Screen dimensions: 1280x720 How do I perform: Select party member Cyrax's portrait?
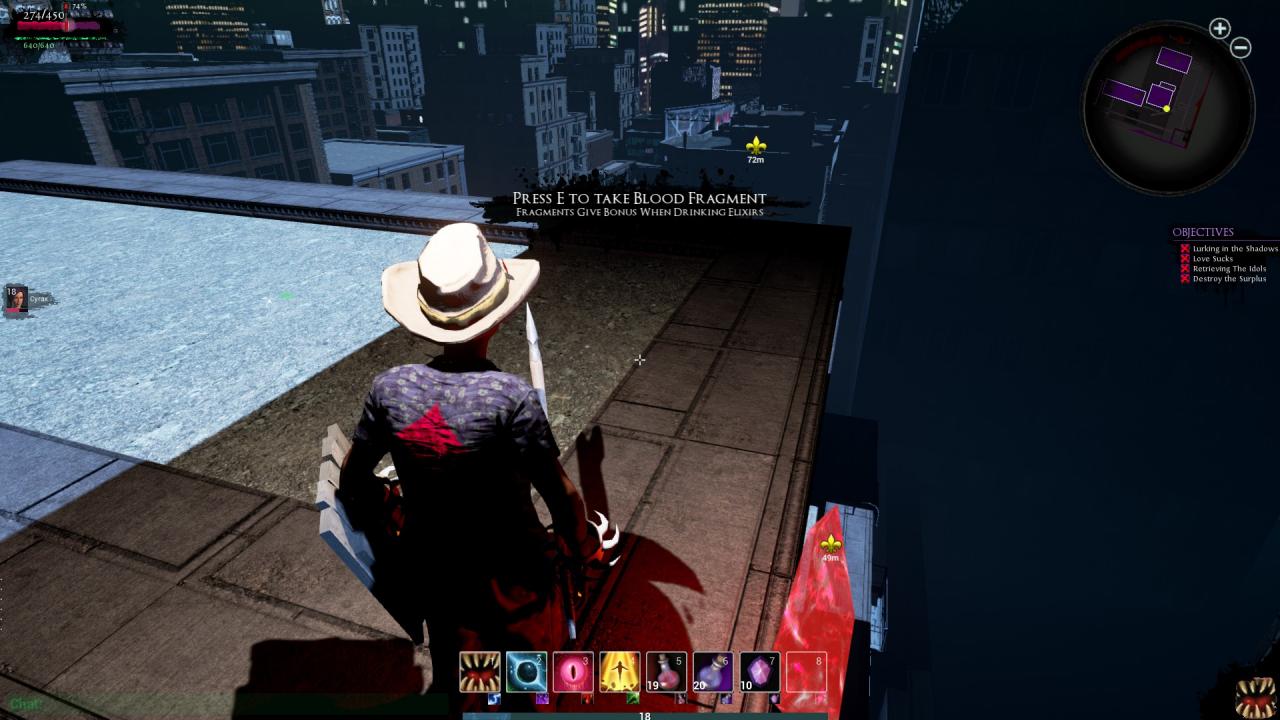click(x=16, y=299)
